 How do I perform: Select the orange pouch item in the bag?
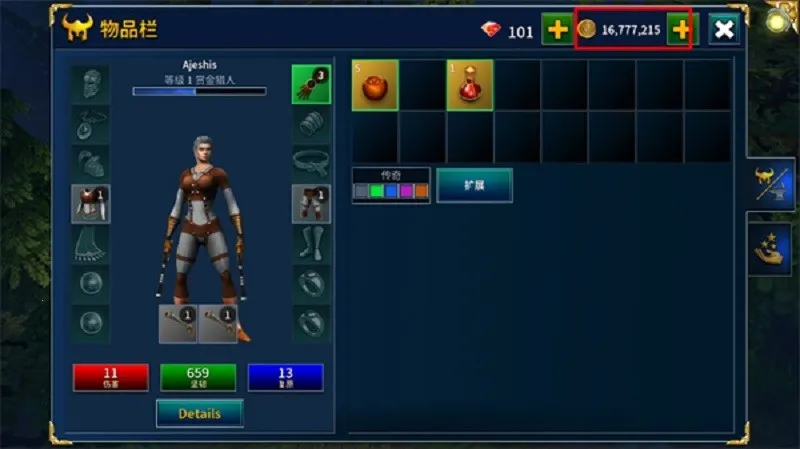click(x=375, y=84)
